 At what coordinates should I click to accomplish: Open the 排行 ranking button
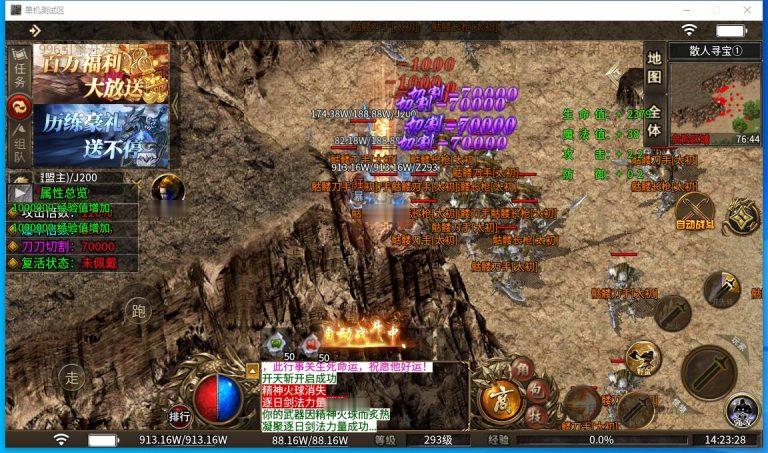(x=180, y=416)
